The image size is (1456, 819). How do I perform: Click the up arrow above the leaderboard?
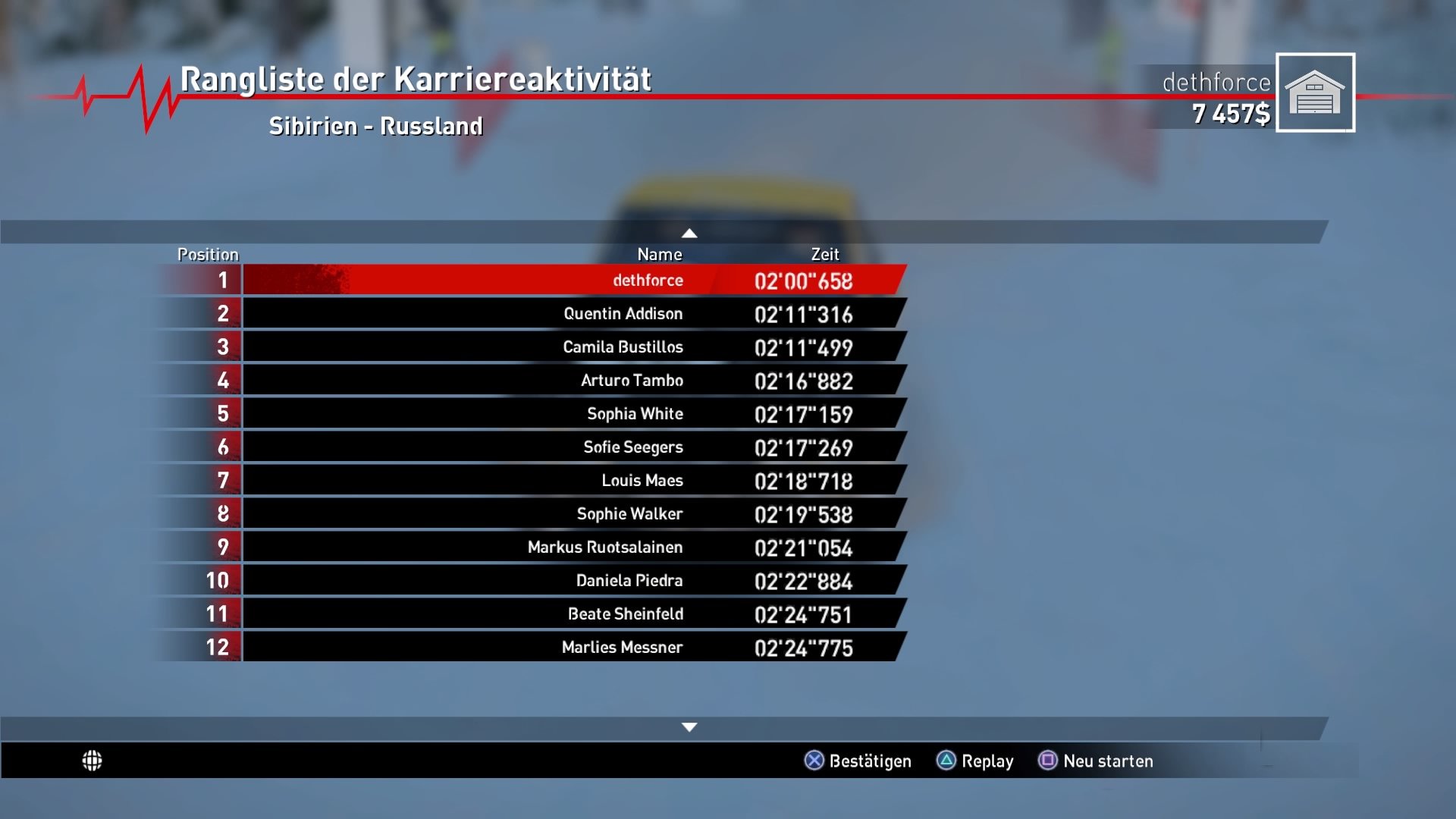[689, 233]
